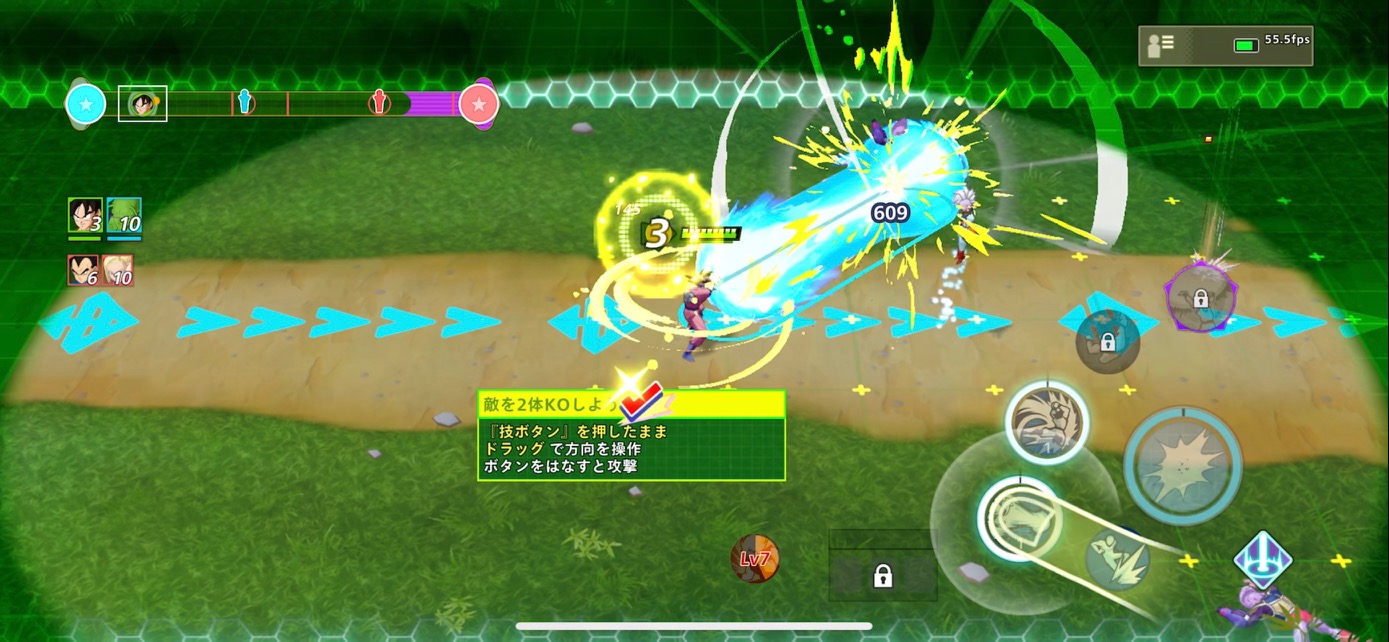1389x642 pixels.
Task: Tap the locked rectangular item slot
Action: (x=882, y=575)
